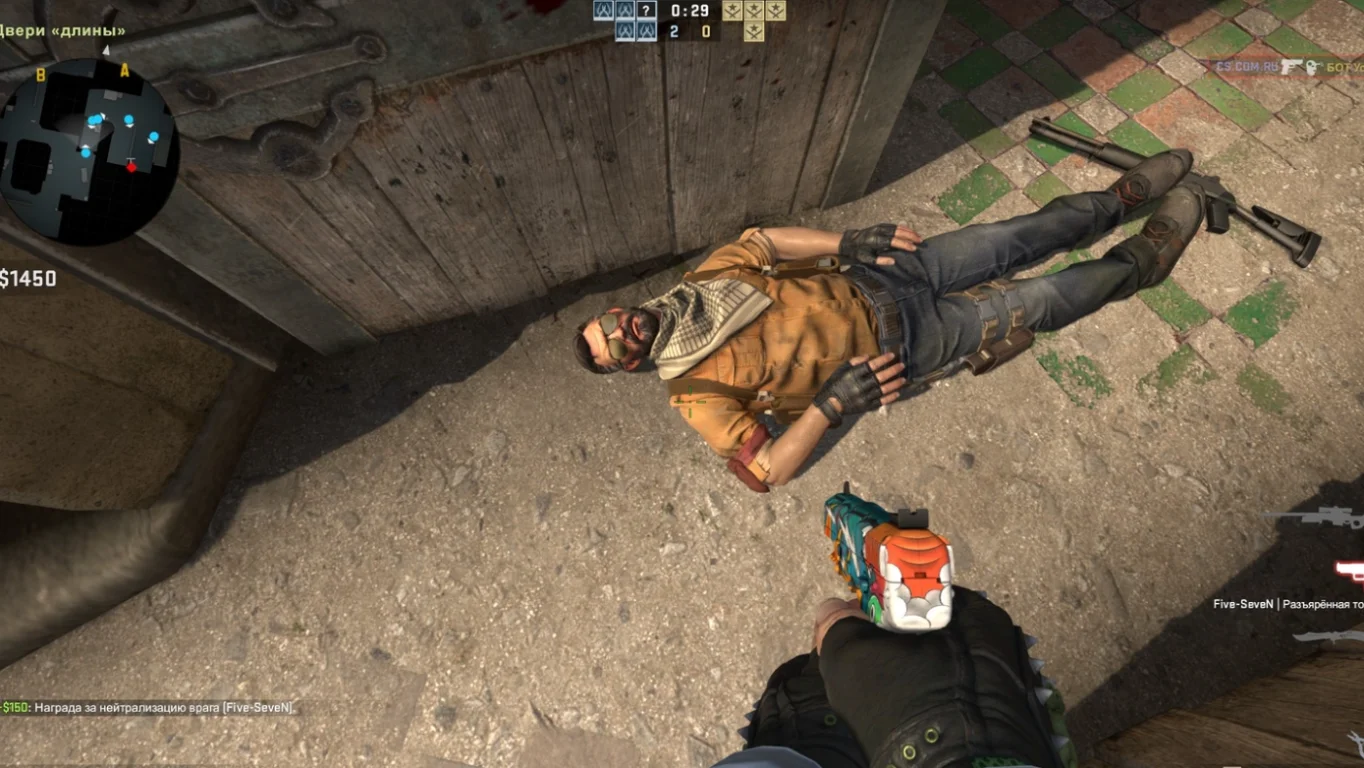The width and height of the screenshot is (1364, 768).
Task: Click a yellow round-win star icon near timer
Action: (732, 10)
